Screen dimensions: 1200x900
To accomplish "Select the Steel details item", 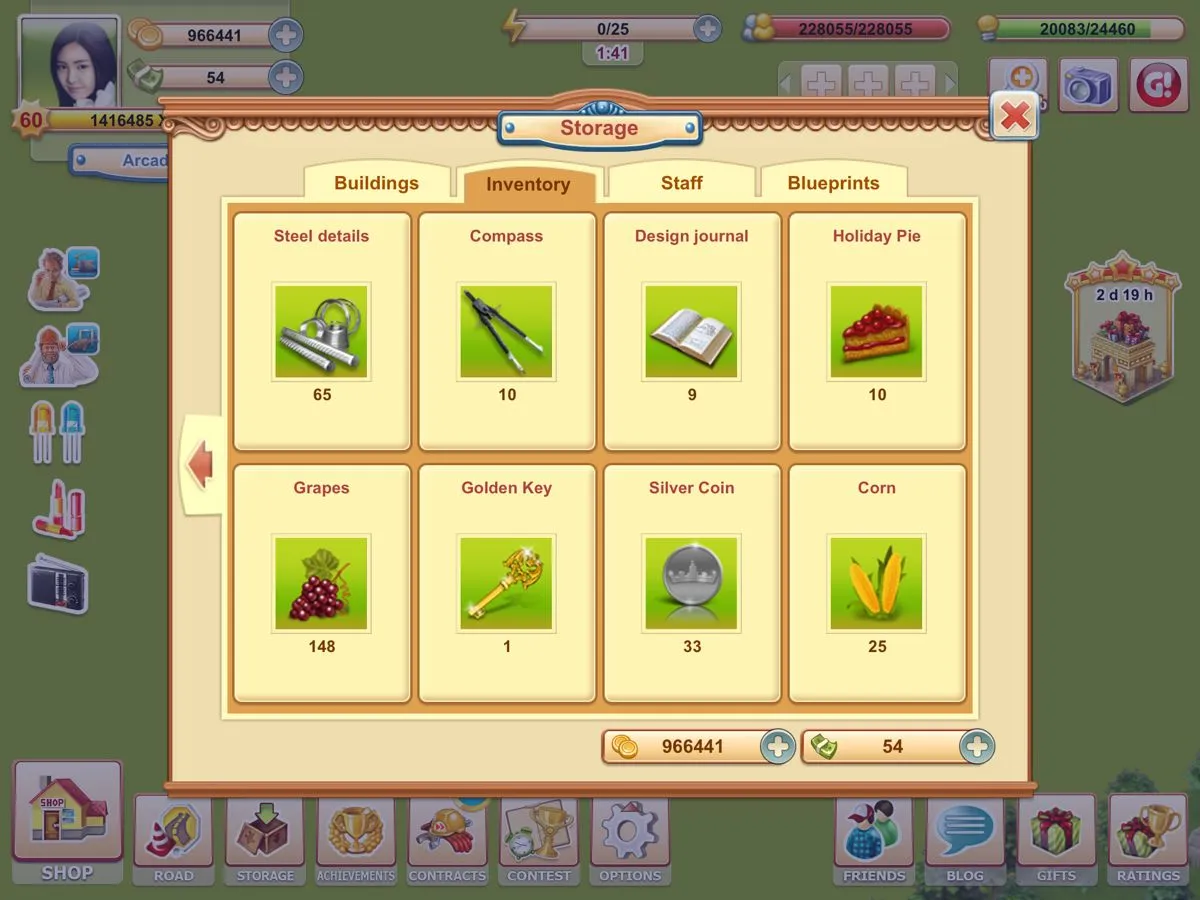I will point(322,331).
